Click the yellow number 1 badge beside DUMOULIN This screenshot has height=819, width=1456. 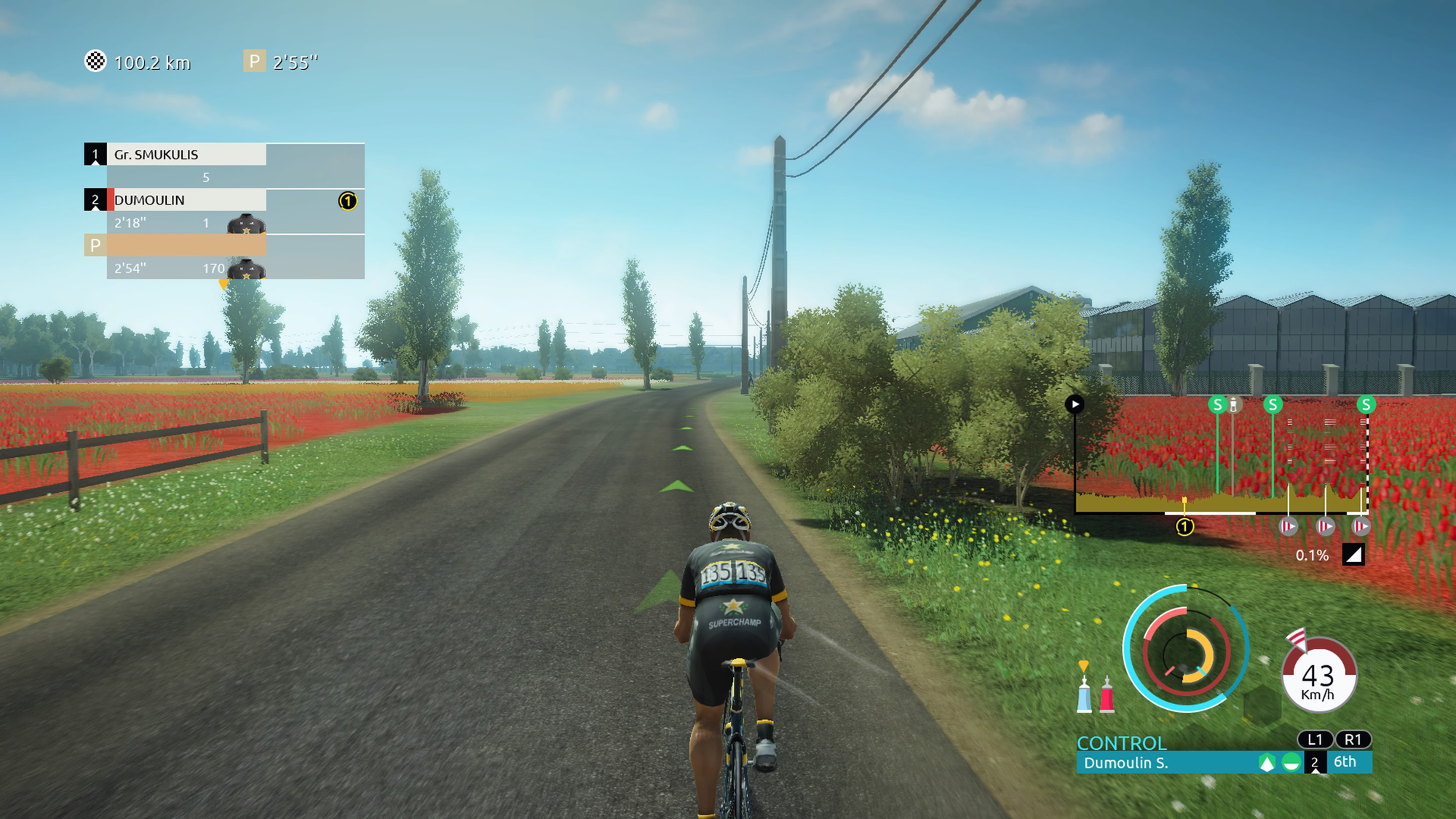point(348,201)
